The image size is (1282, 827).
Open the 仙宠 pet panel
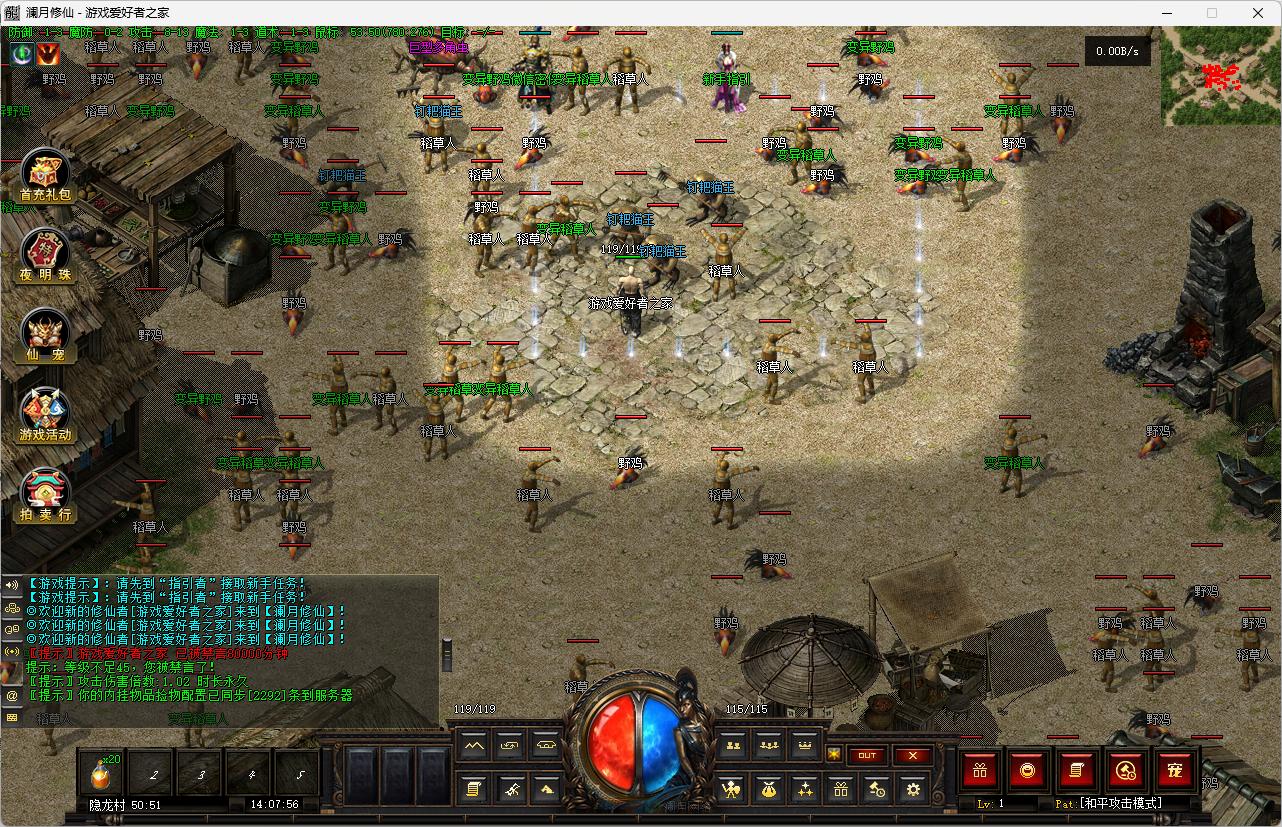point(45,335)
